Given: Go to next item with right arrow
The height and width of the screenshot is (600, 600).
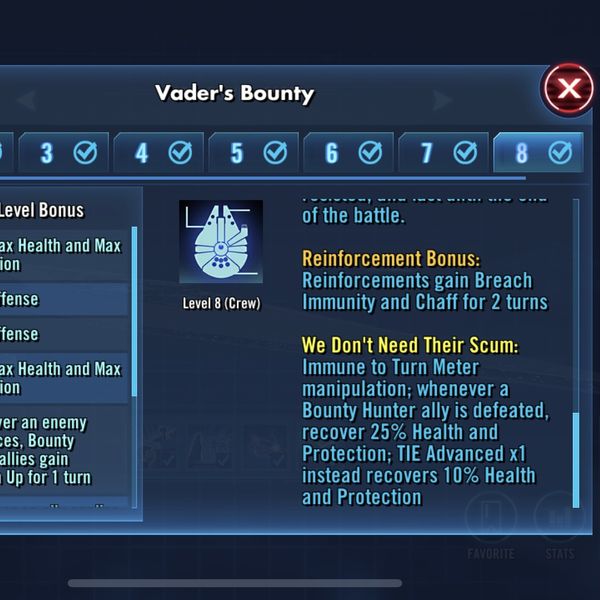Looking at the screenshot, I should point(441,99).
